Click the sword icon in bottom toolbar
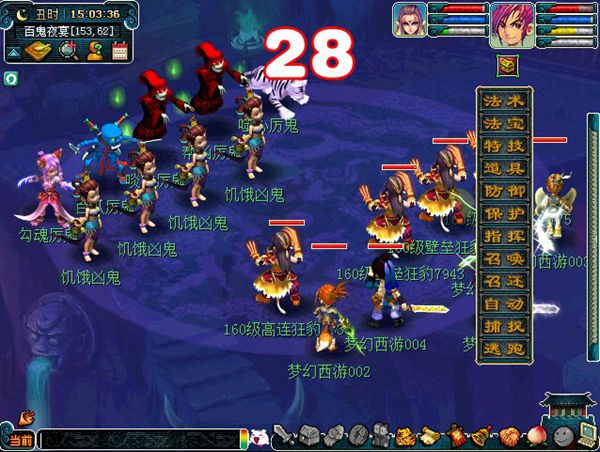This screenshot has height=452, width=600. coord(285,436)
